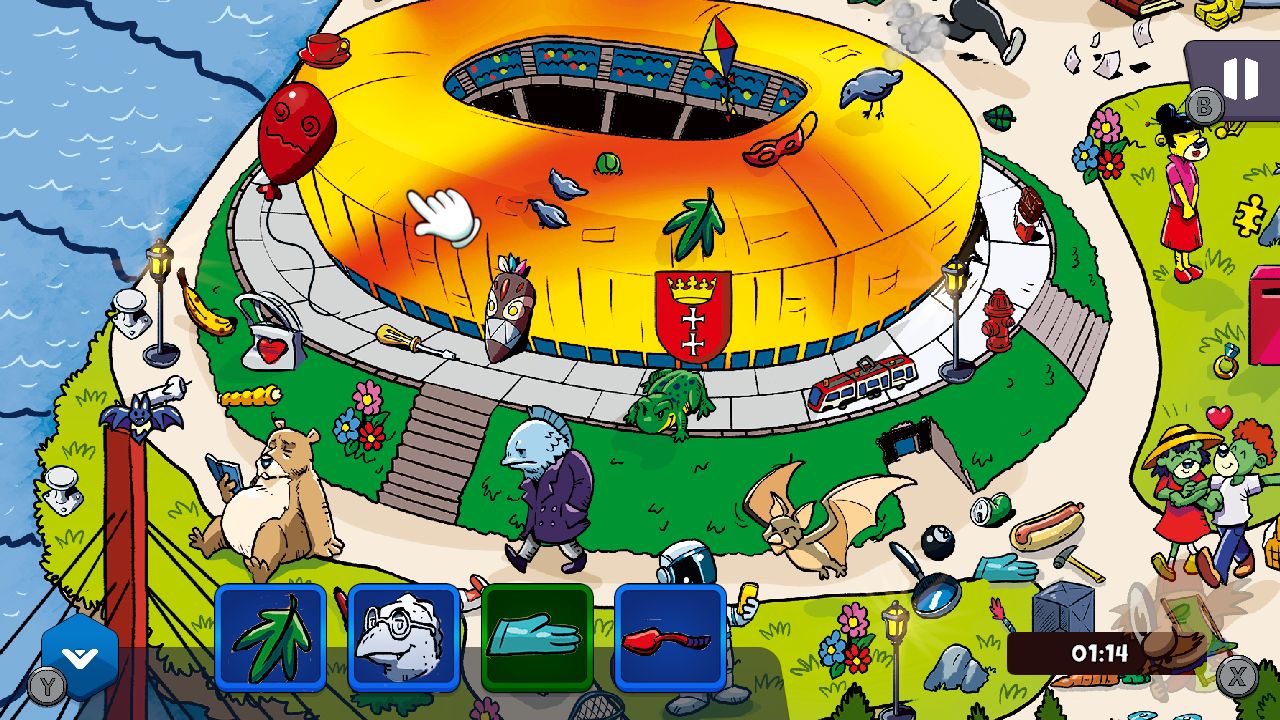The image size is (1280, 720).
Task: Click the tiki mask by the stadium
Action: [508, 305]
